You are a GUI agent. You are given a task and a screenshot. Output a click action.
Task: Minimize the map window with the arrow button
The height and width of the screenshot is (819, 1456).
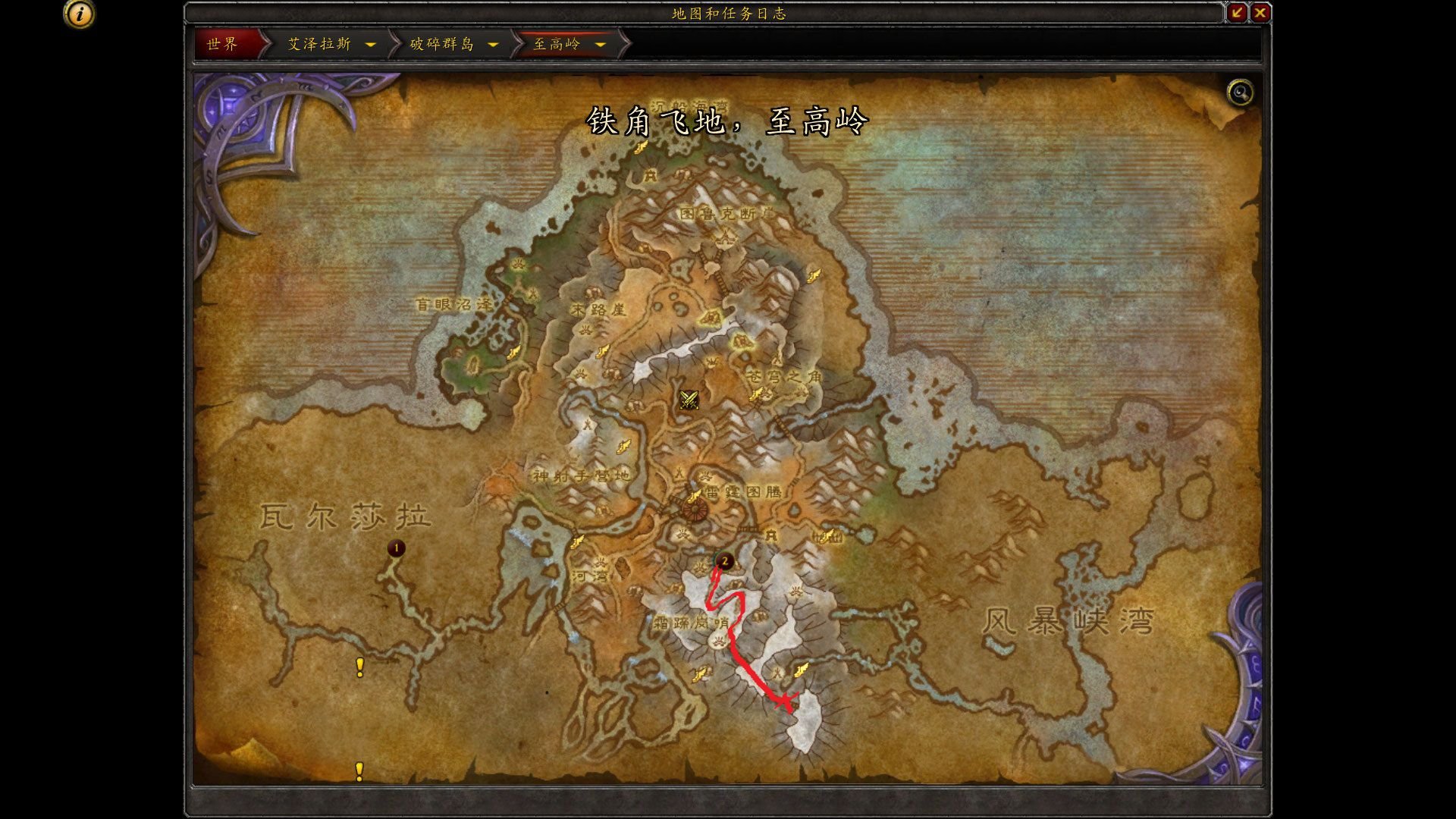click(x=1237, y=12)
